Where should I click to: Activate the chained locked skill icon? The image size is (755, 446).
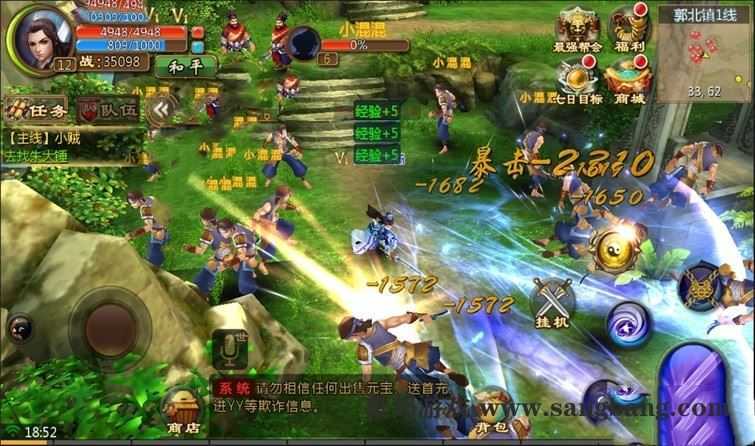point(706,287)
